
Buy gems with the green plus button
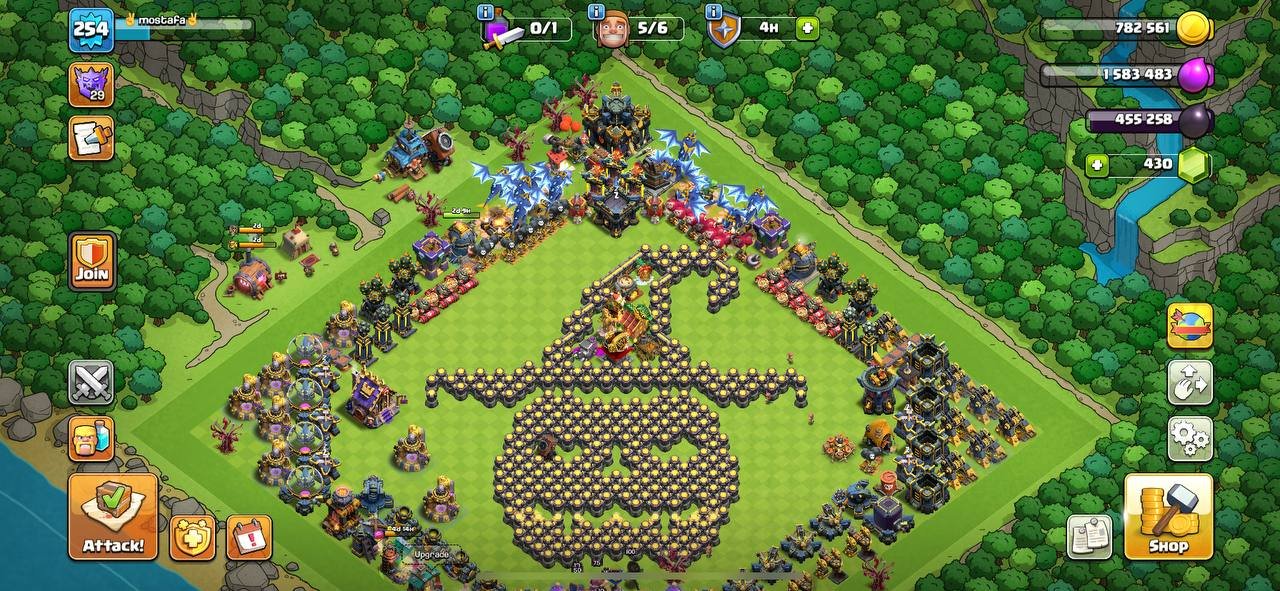tap(1098, 165)
